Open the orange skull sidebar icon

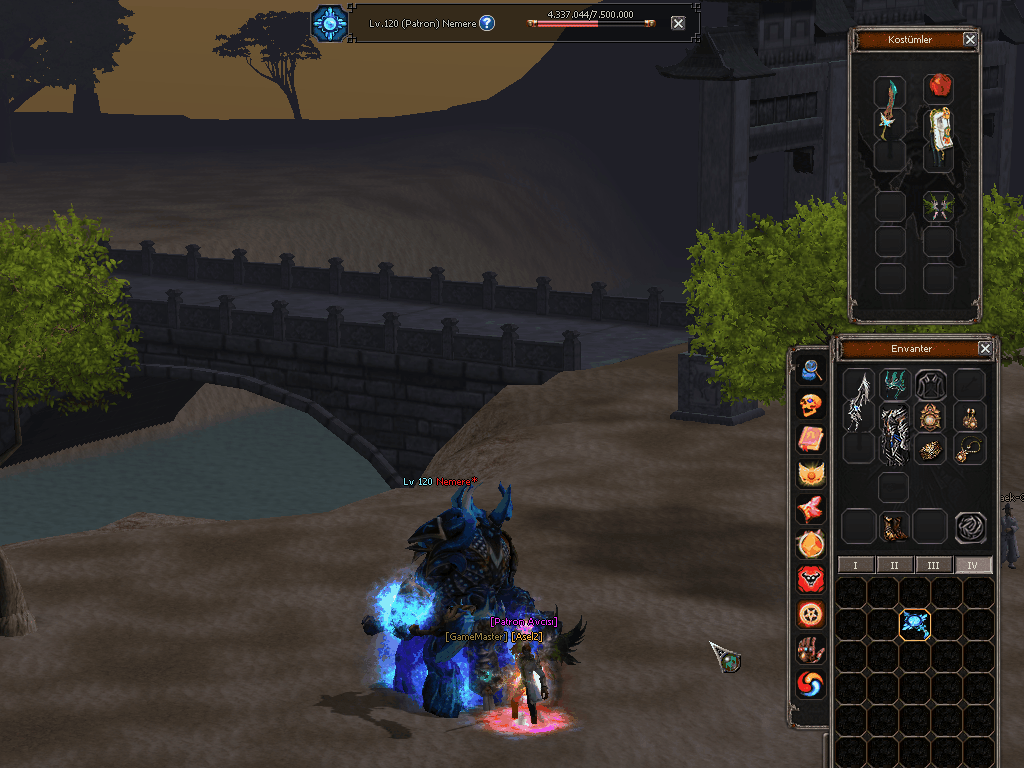coord(811,405)
